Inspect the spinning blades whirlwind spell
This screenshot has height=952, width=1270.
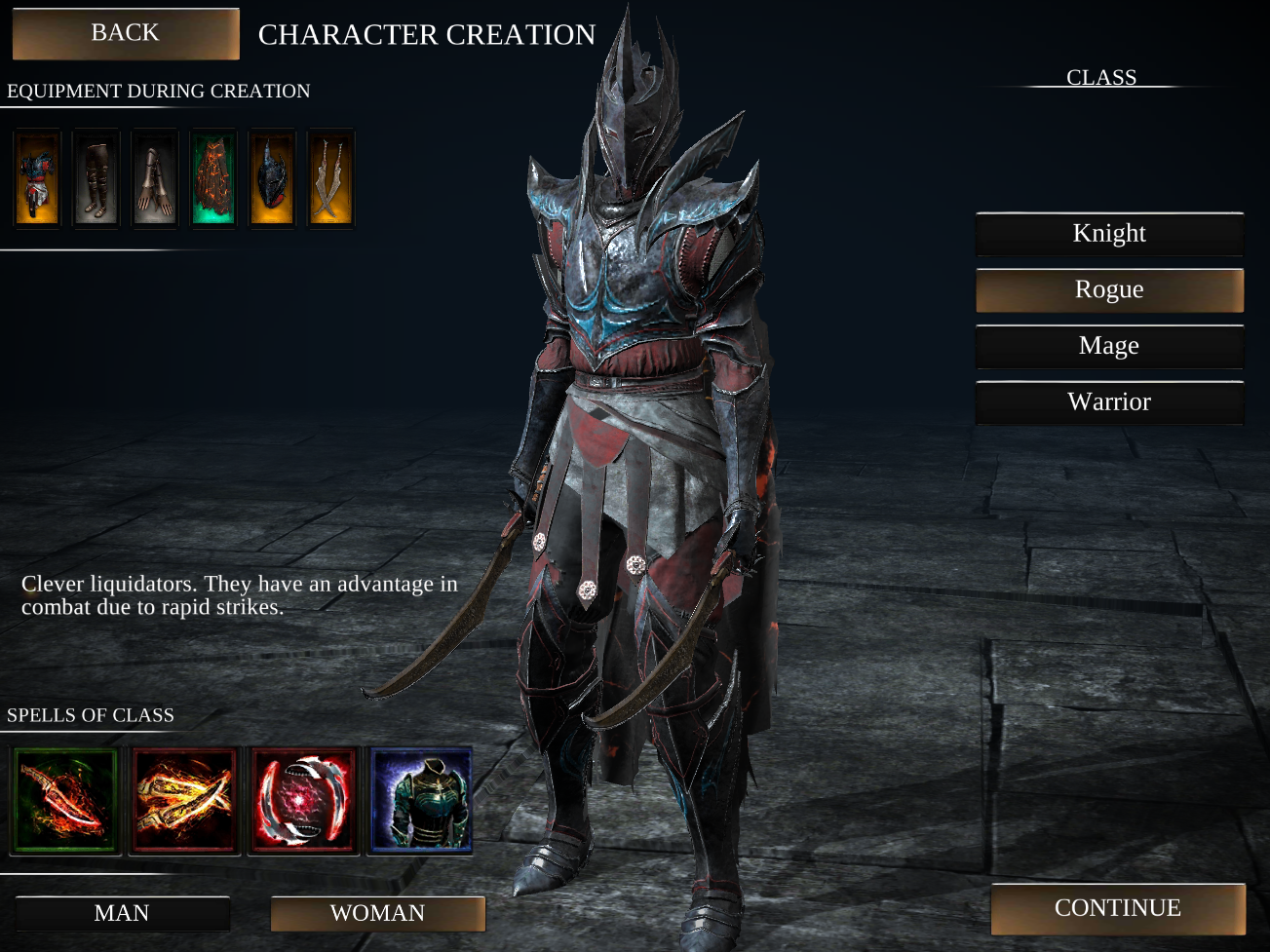302,799
